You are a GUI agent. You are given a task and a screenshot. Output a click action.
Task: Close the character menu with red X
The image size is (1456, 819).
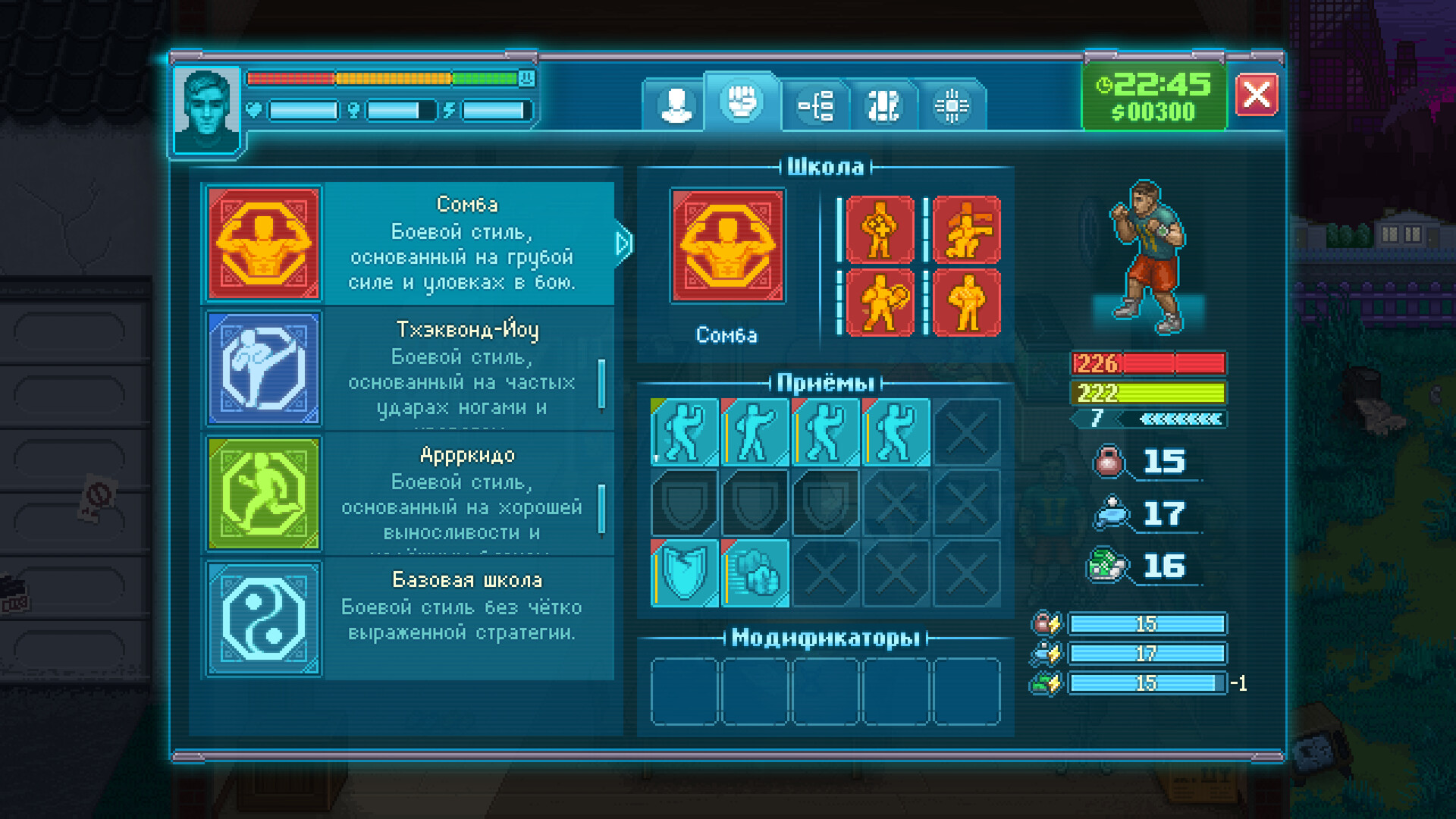(x=1256, y=95)
